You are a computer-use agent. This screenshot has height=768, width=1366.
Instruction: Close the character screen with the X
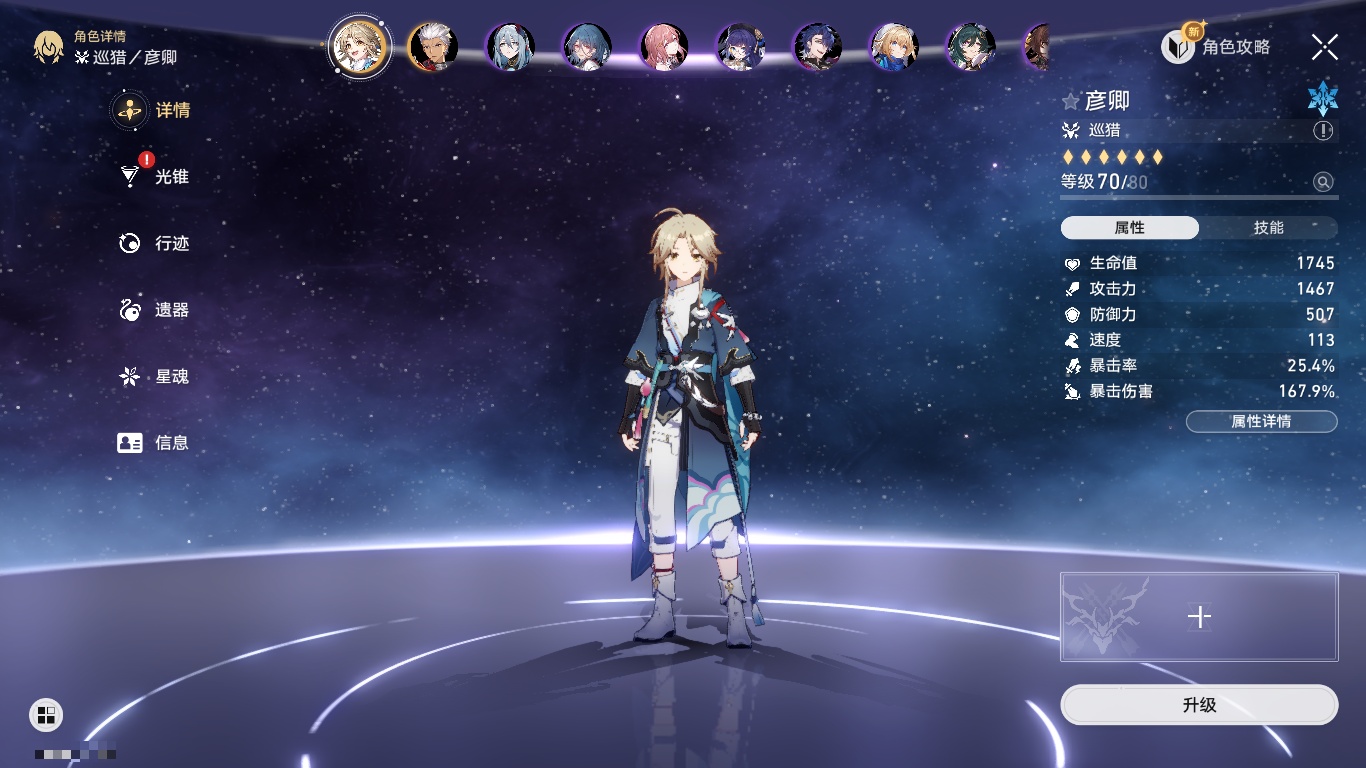click(1325, 47)
